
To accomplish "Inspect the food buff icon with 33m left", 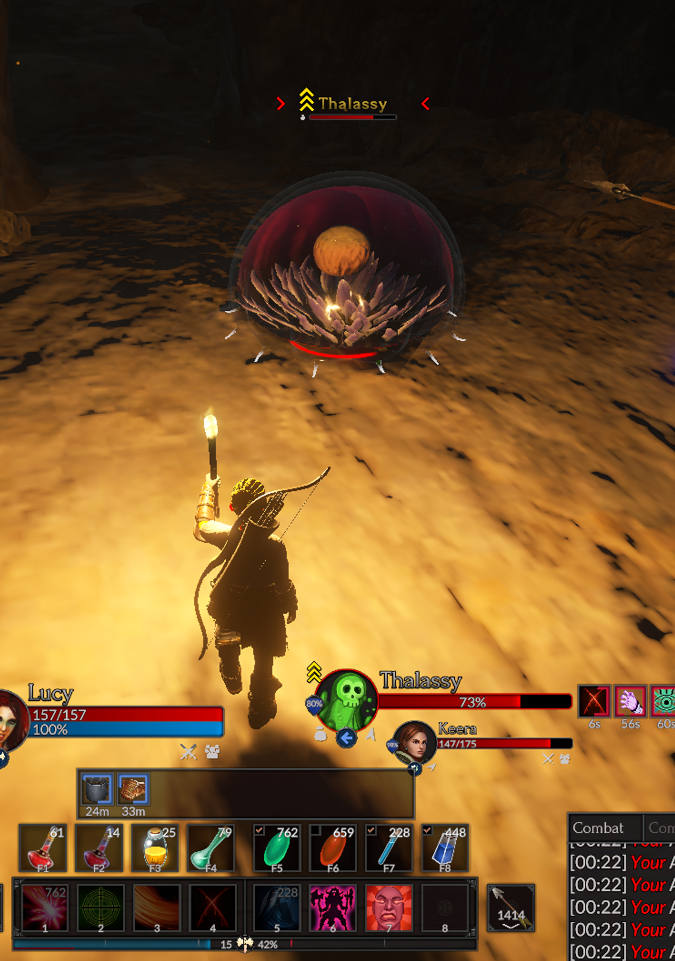I will 133,789.
